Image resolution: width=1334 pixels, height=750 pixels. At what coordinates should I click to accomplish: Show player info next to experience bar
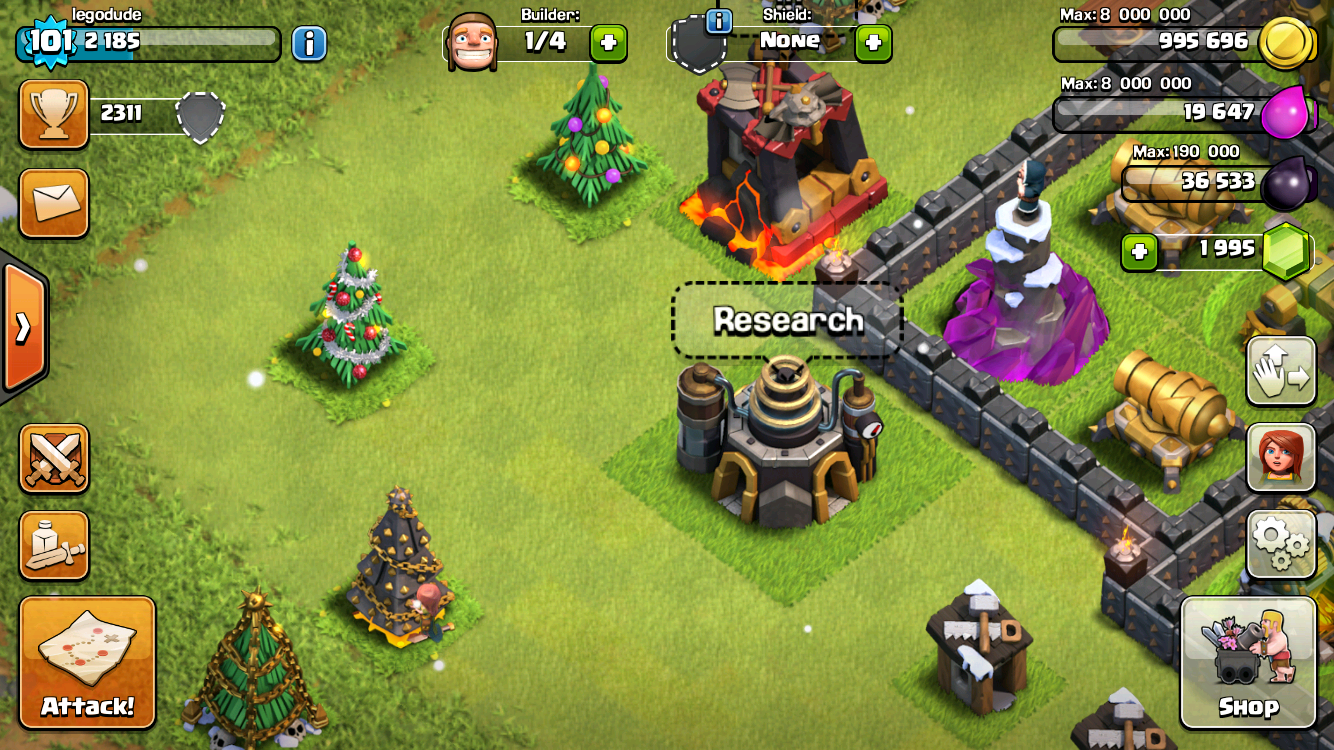[x=310, y=43]
